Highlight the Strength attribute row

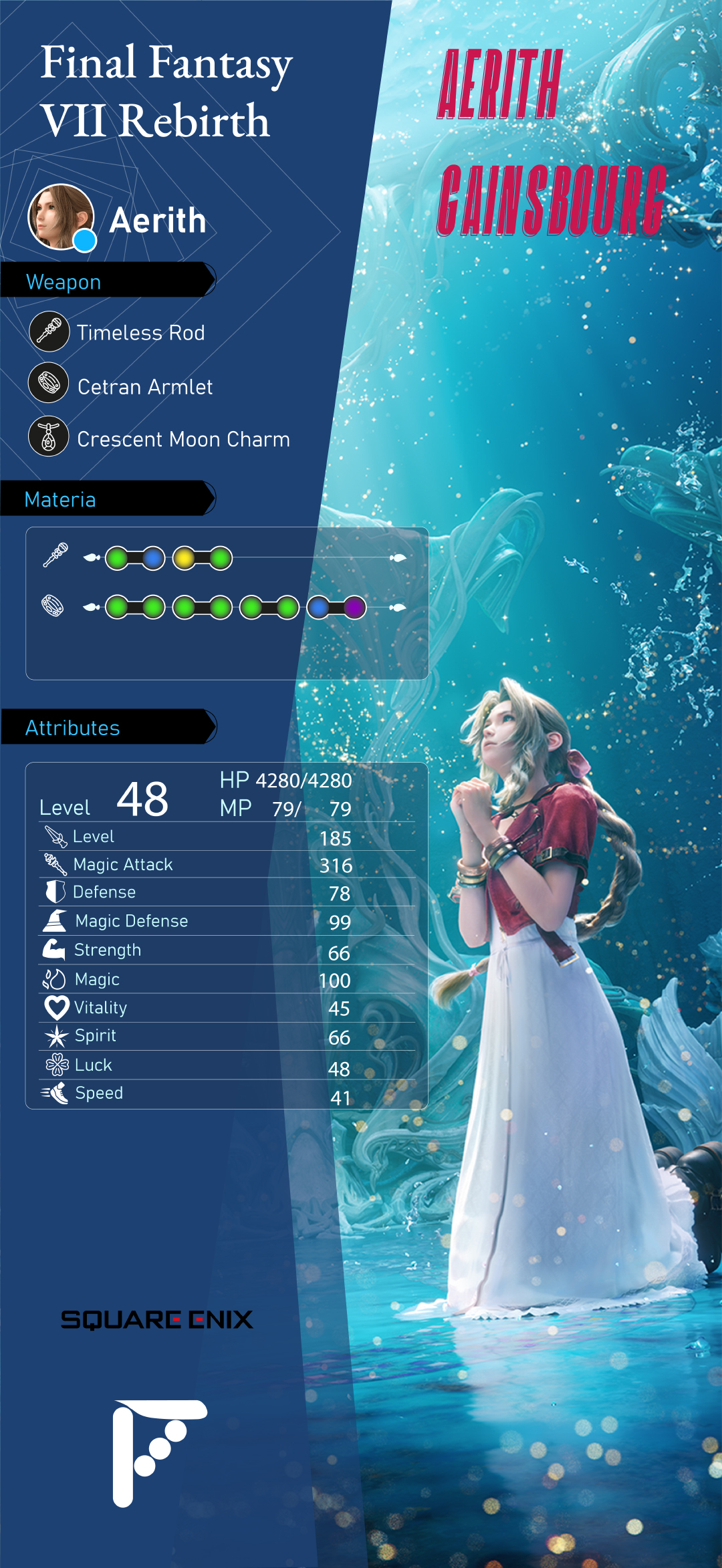(x=227, y=950)
